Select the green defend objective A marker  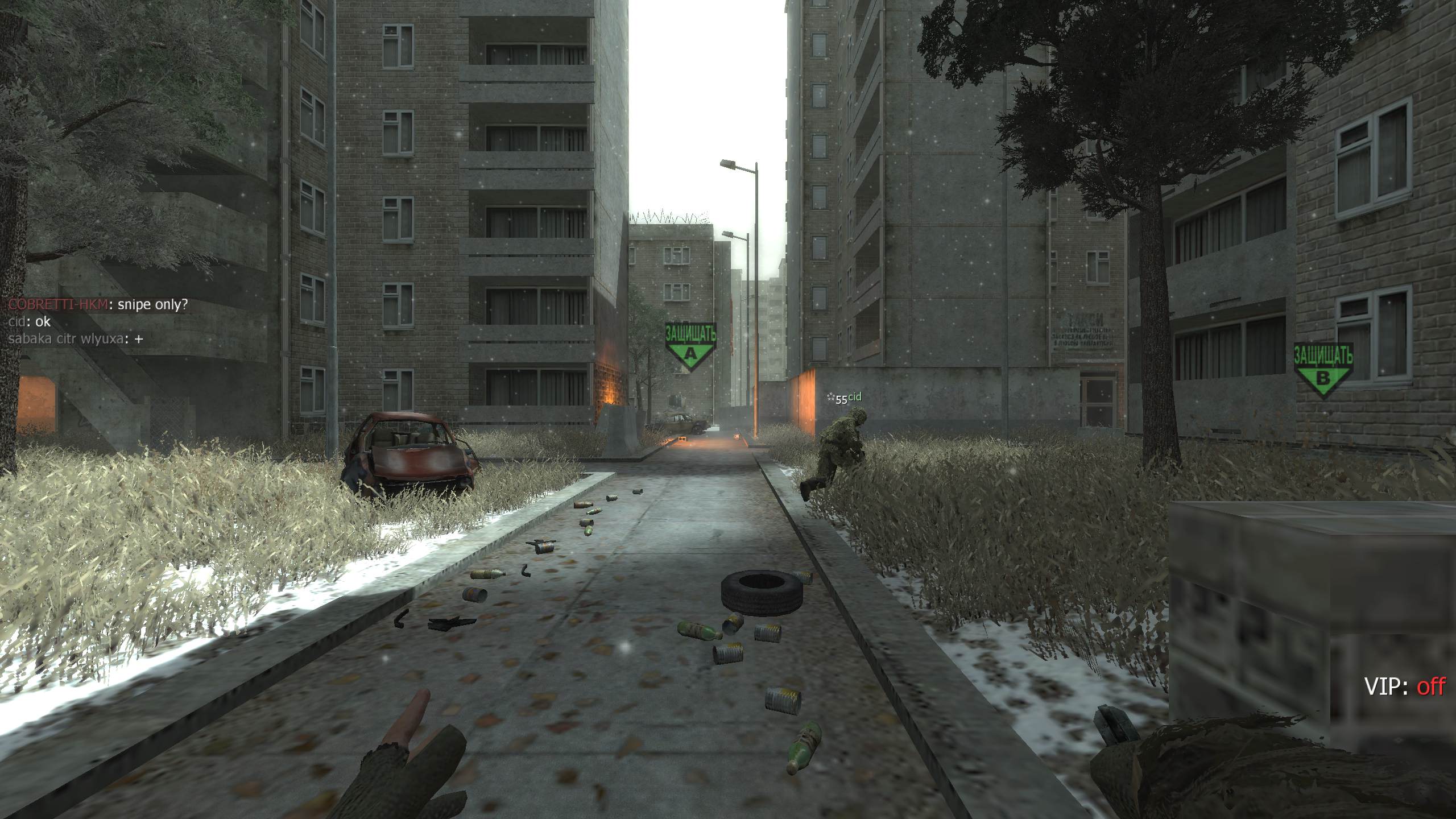tap(690, 347)
